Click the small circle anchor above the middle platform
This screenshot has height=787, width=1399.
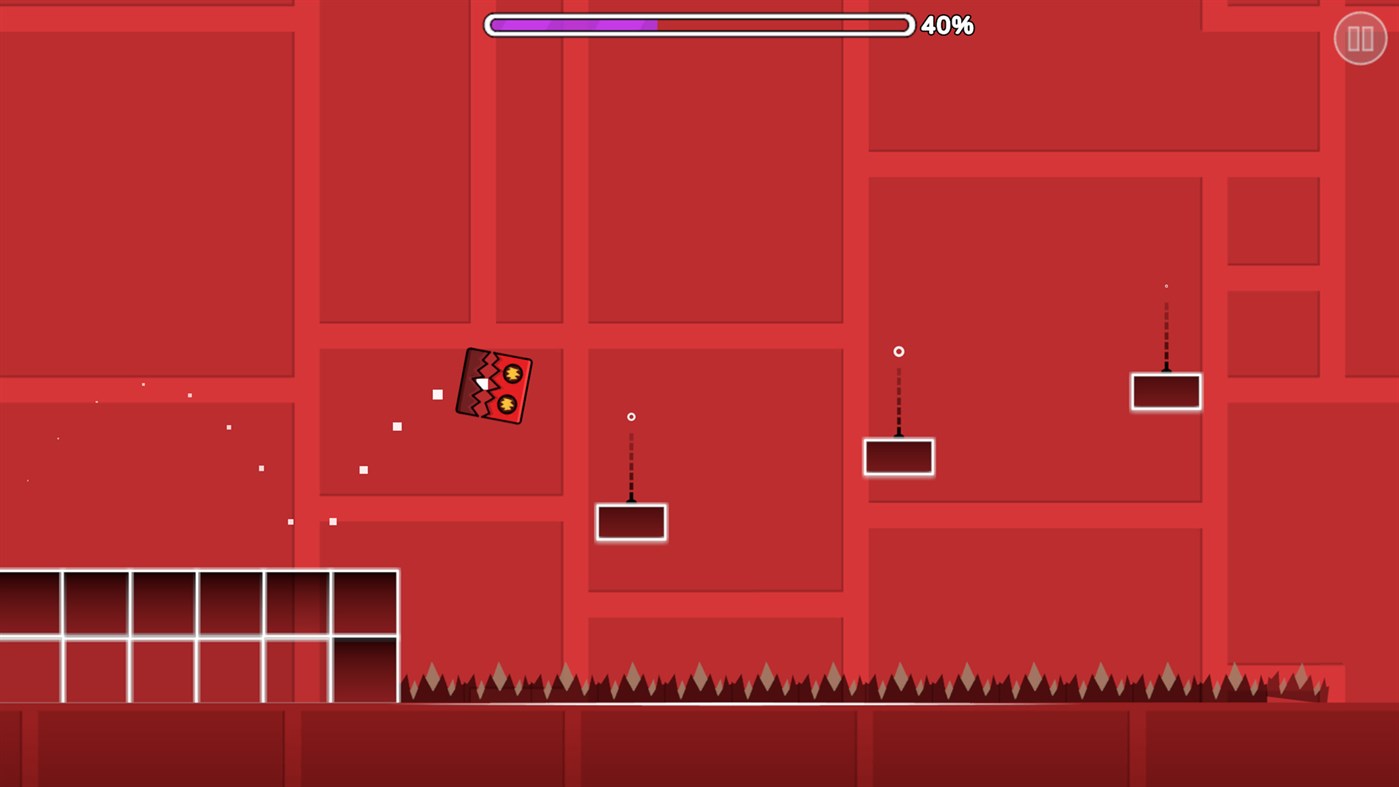897,351
